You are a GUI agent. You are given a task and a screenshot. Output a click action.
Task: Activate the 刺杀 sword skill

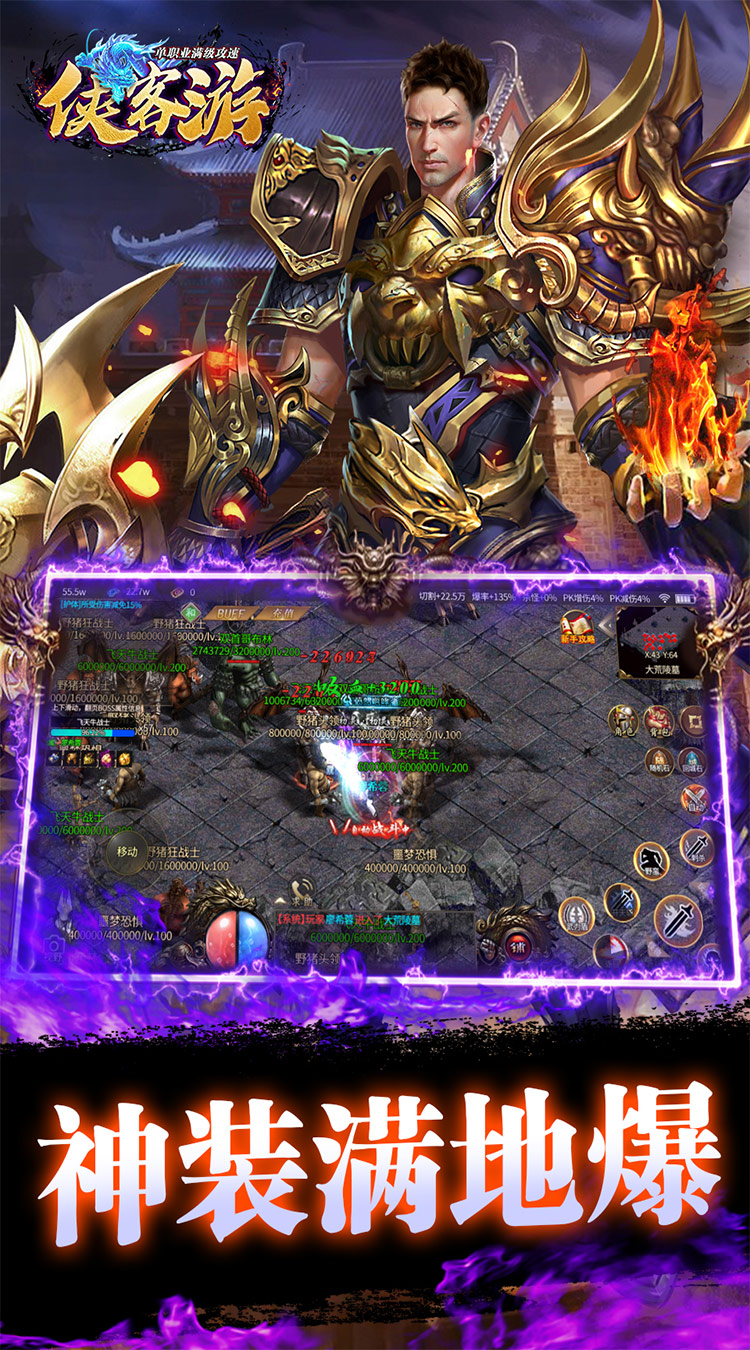697,849
